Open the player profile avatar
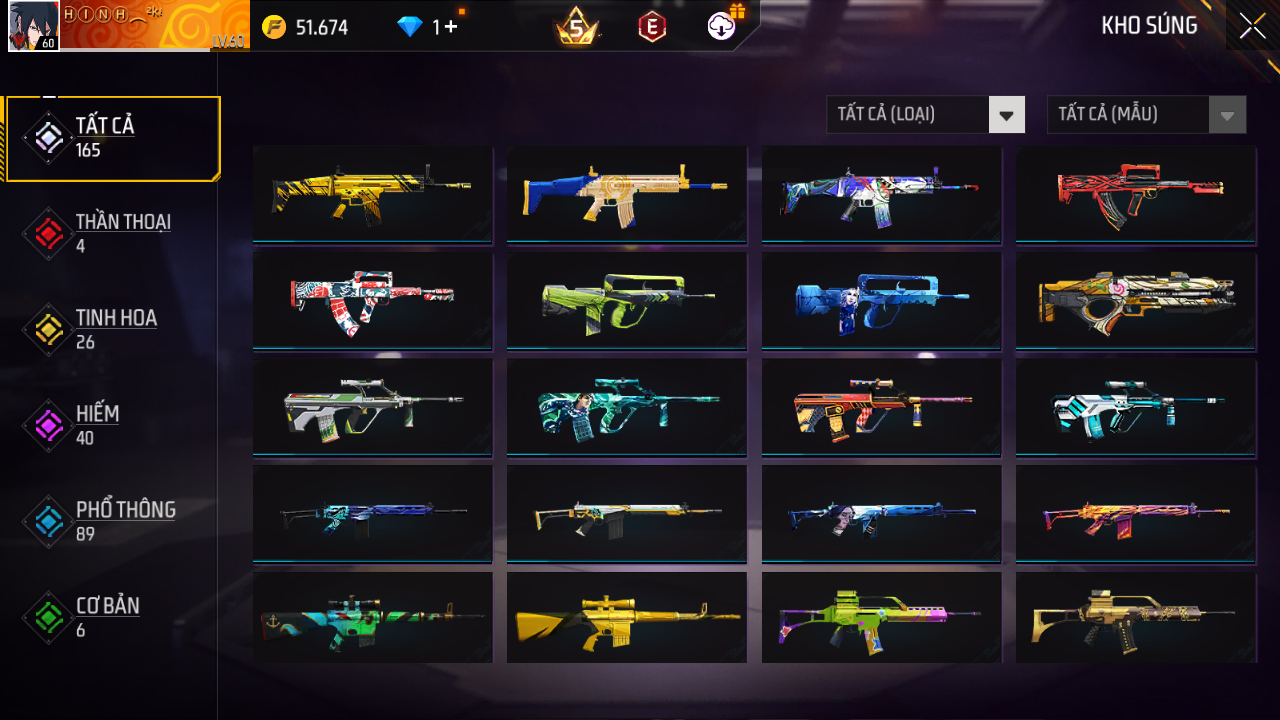 point(33,26)
